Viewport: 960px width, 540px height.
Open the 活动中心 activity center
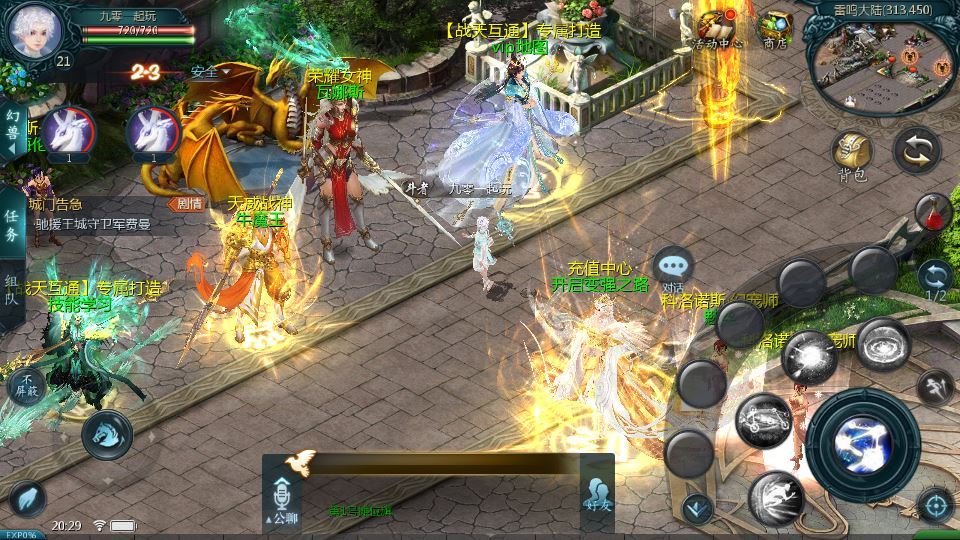coord(716,25)
